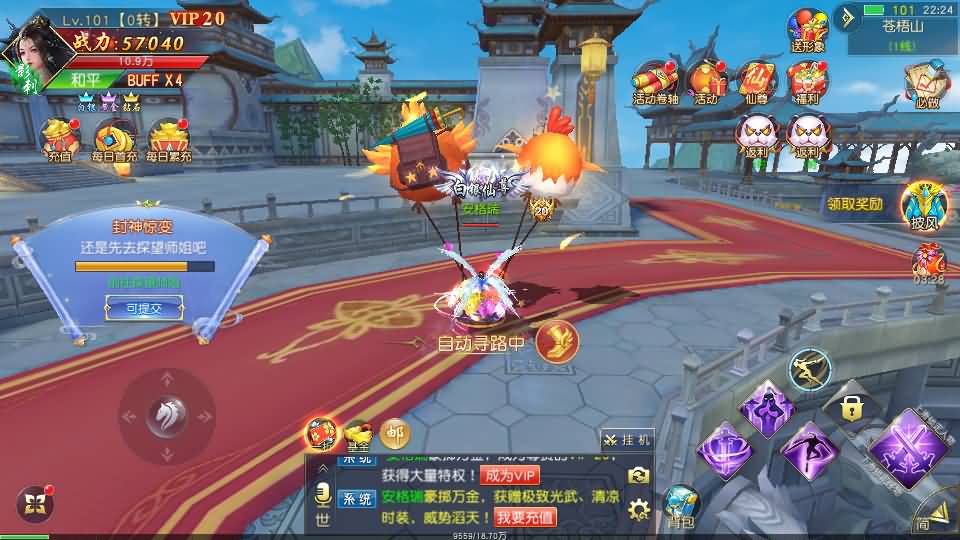This screenshot has height=540, width=960.
Task: Open the 送形象 gift event icon
Action: click(807, 30)
